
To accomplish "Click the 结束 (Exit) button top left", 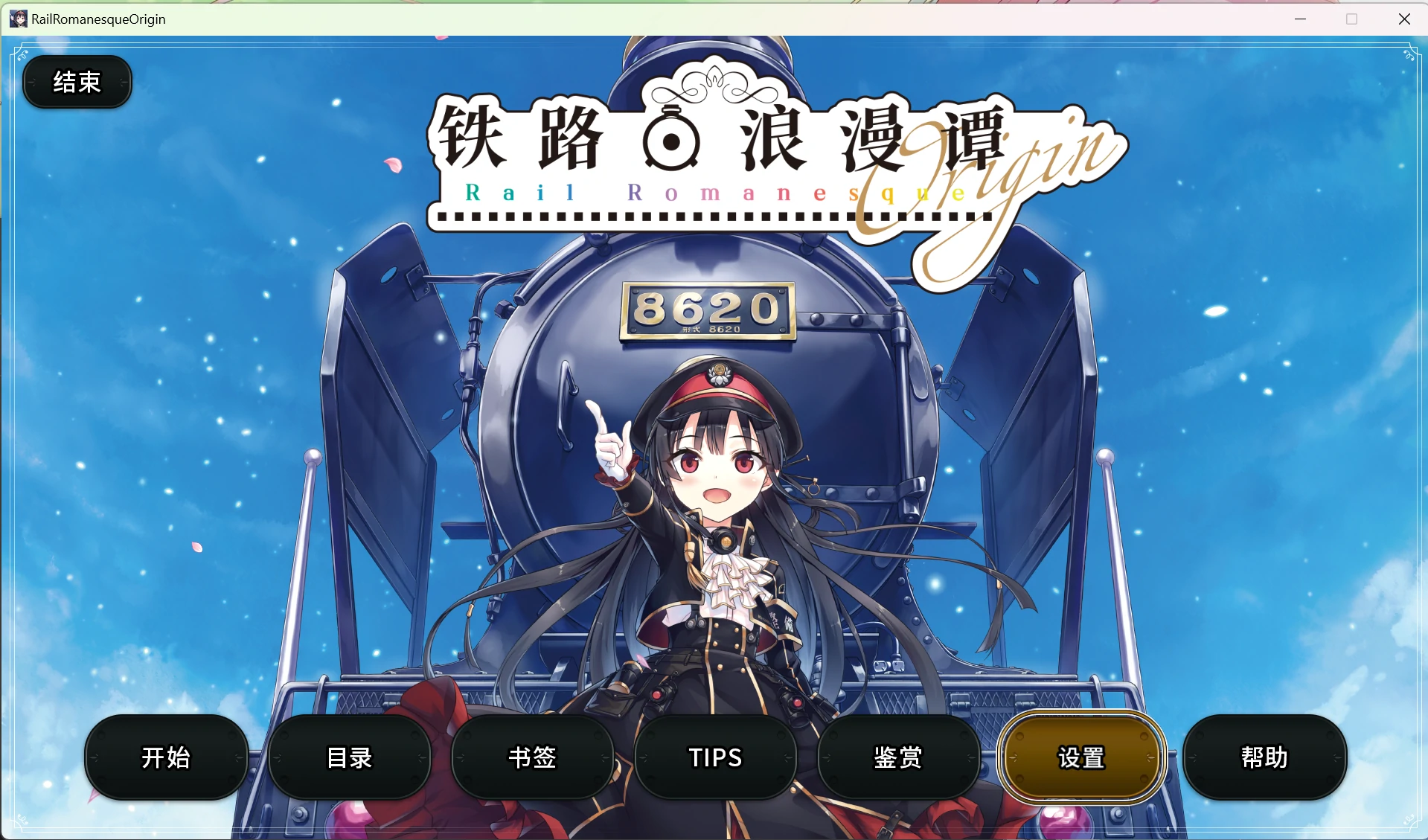I will tap(77, 82).
